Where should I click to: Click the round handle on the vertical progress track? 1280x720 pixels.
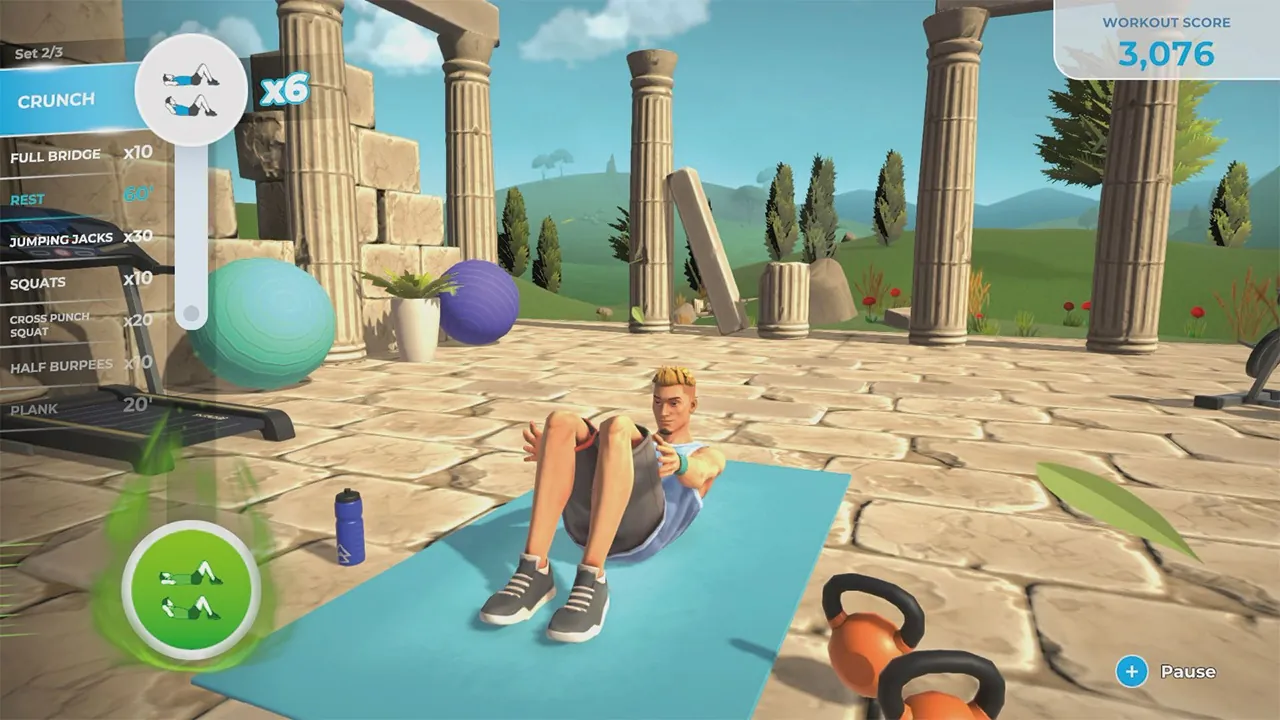pos(190,314)
